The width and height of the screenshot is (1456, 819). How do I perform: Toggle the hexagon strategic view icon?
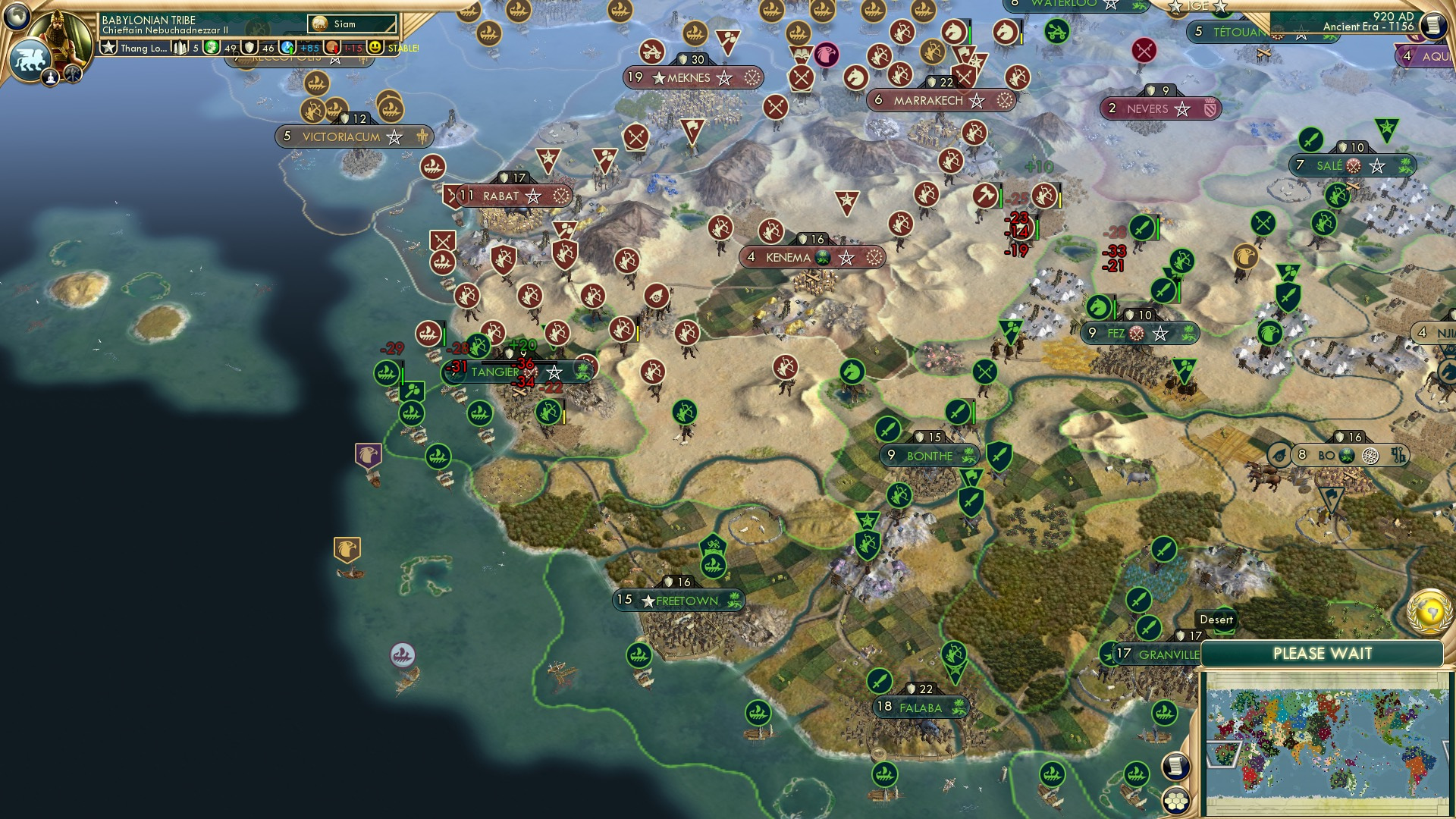point(1176,801)
